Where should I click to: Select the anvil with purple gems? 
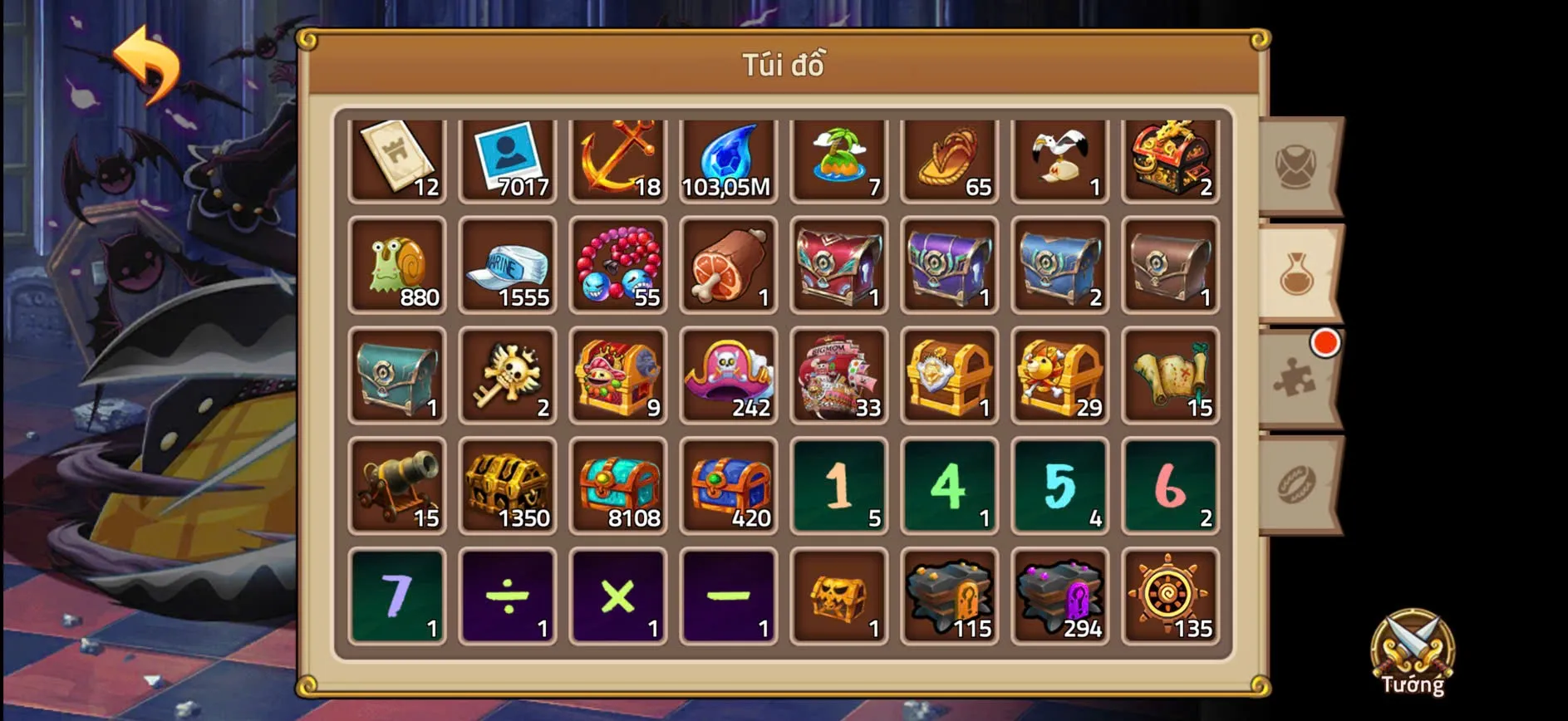1059,596
